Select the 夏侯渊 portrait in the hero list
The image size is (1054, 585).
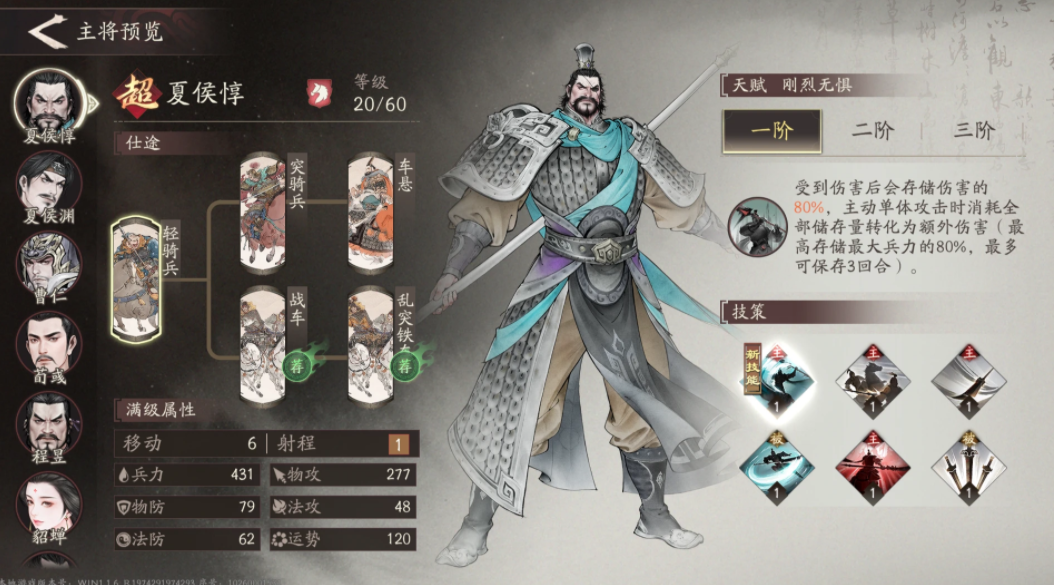pos(48,182)
